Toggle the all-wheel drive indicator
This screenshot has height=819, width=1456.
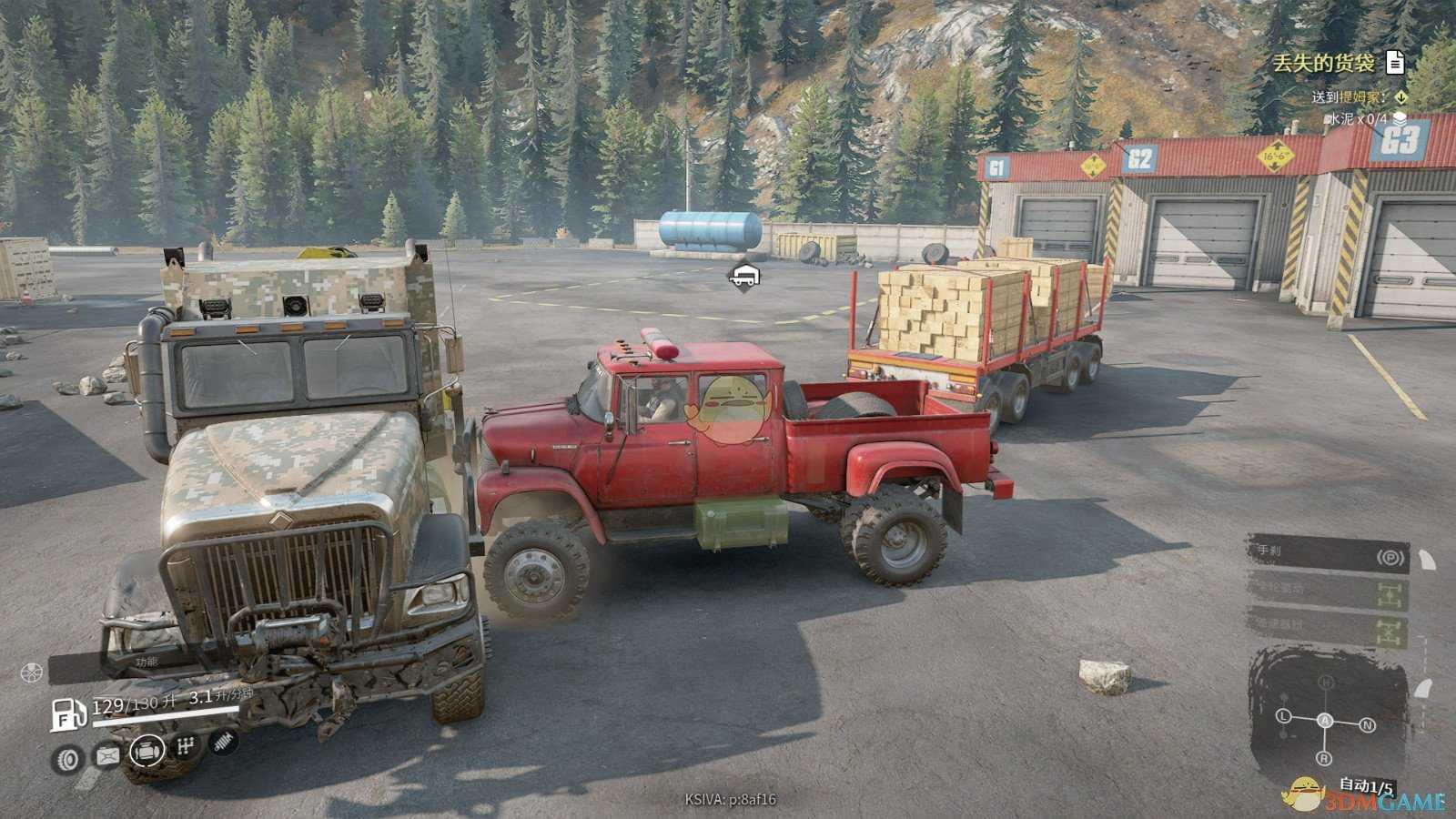[x=1389, y=596]
